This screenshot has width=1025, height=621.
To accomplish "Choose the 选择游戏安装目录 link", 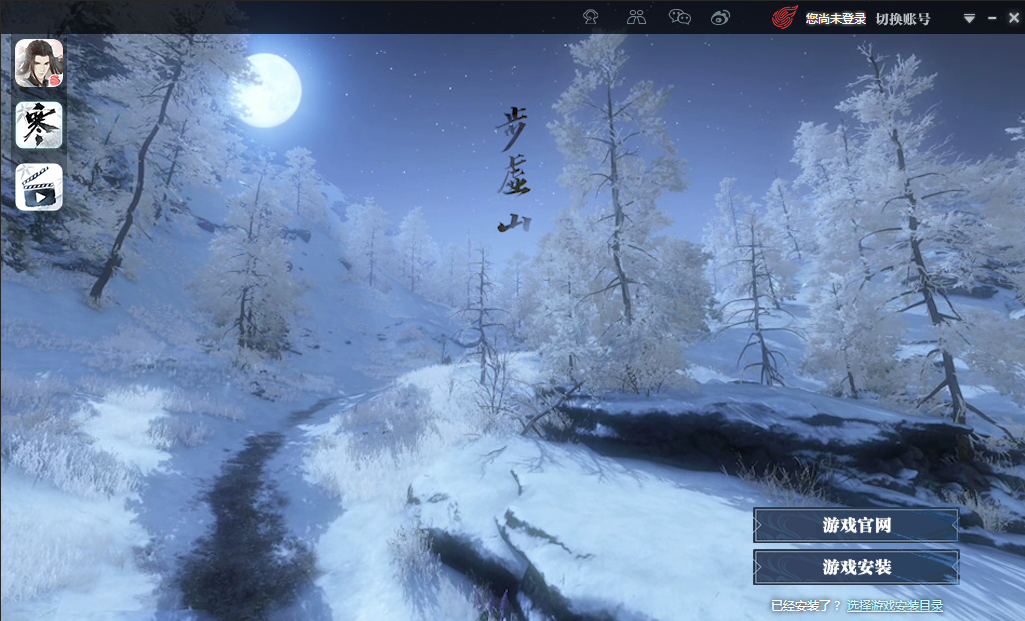I will tap(895, 605).
